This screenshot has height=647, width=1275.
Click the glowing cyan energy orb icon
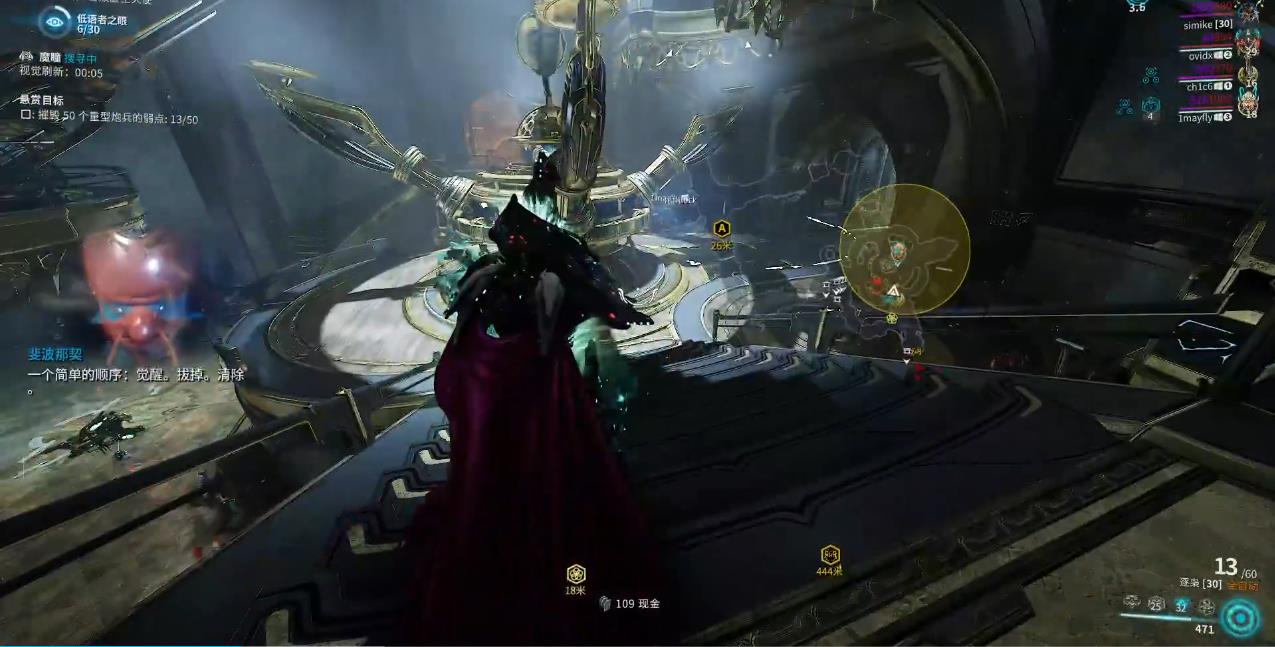point(1241,619)
